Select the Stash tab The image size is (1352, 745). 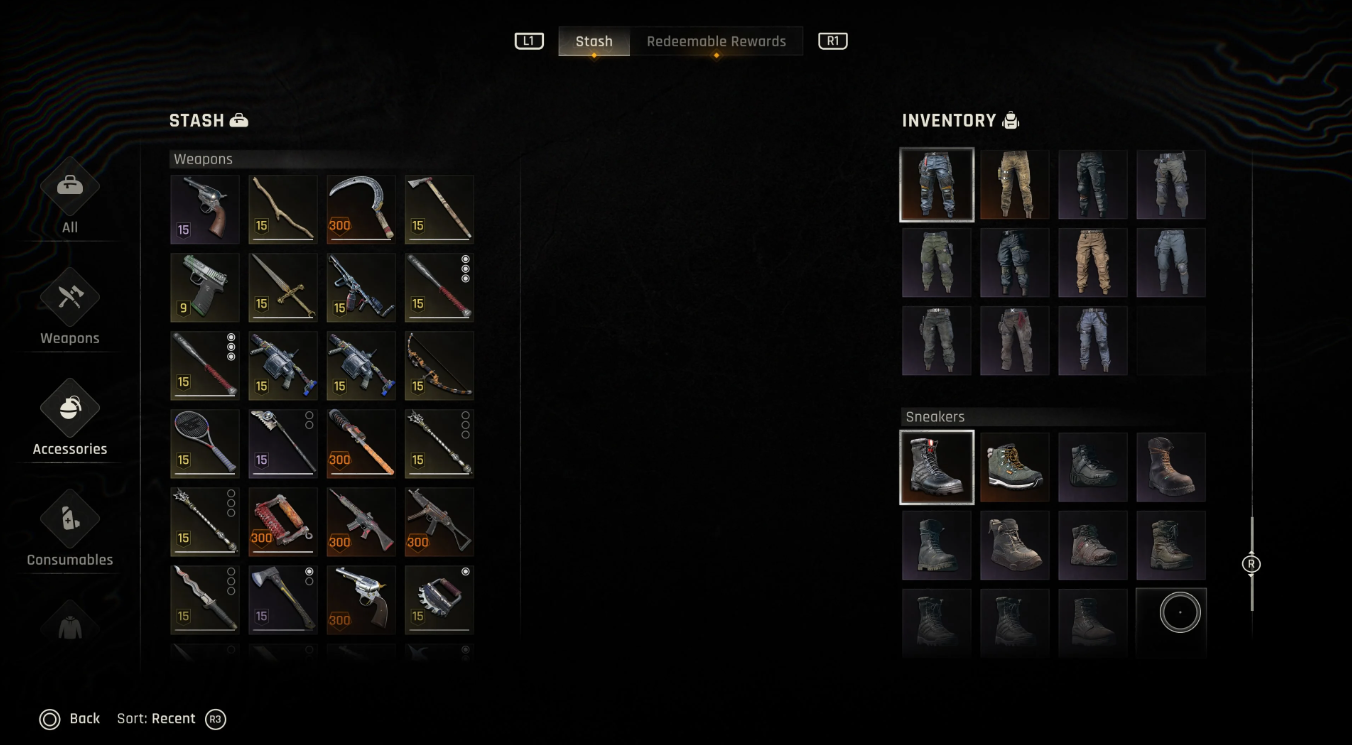pyautogui.click(x=594, y=41)
